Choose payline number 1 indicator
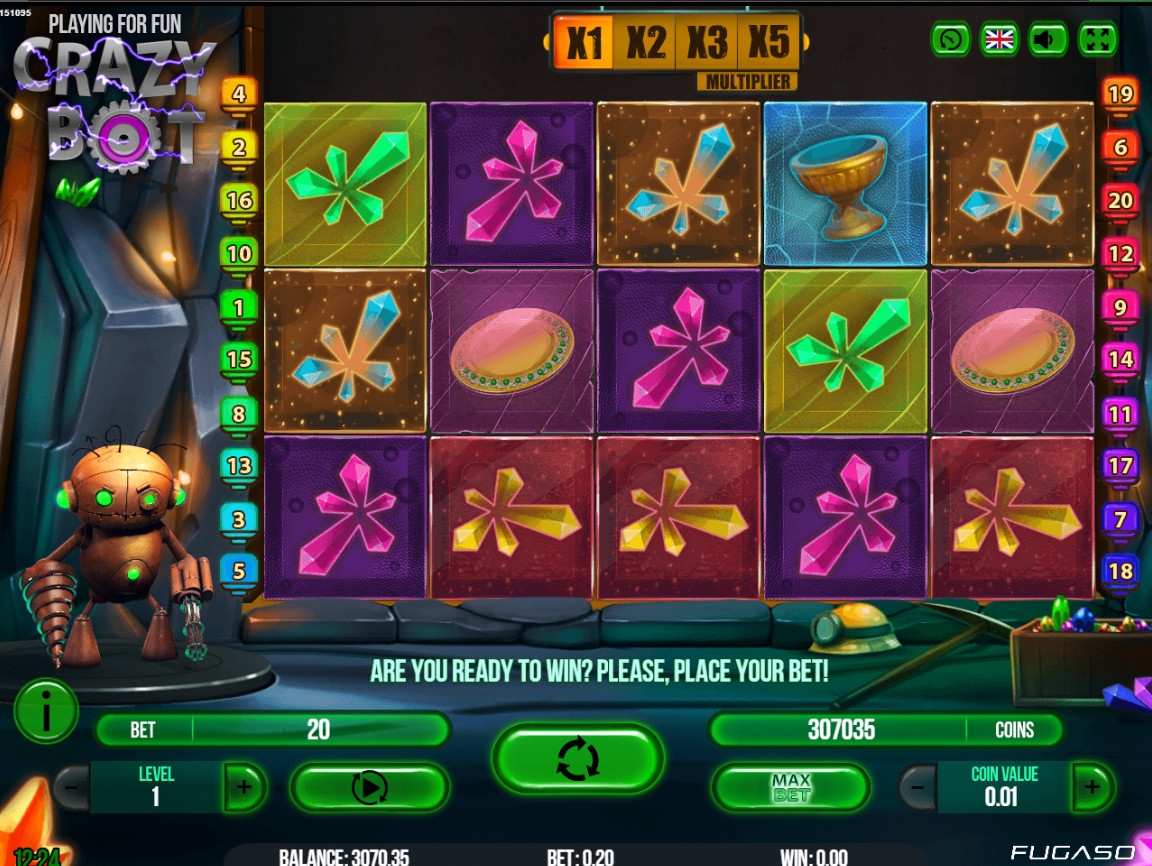 click(x=239, y=307)
